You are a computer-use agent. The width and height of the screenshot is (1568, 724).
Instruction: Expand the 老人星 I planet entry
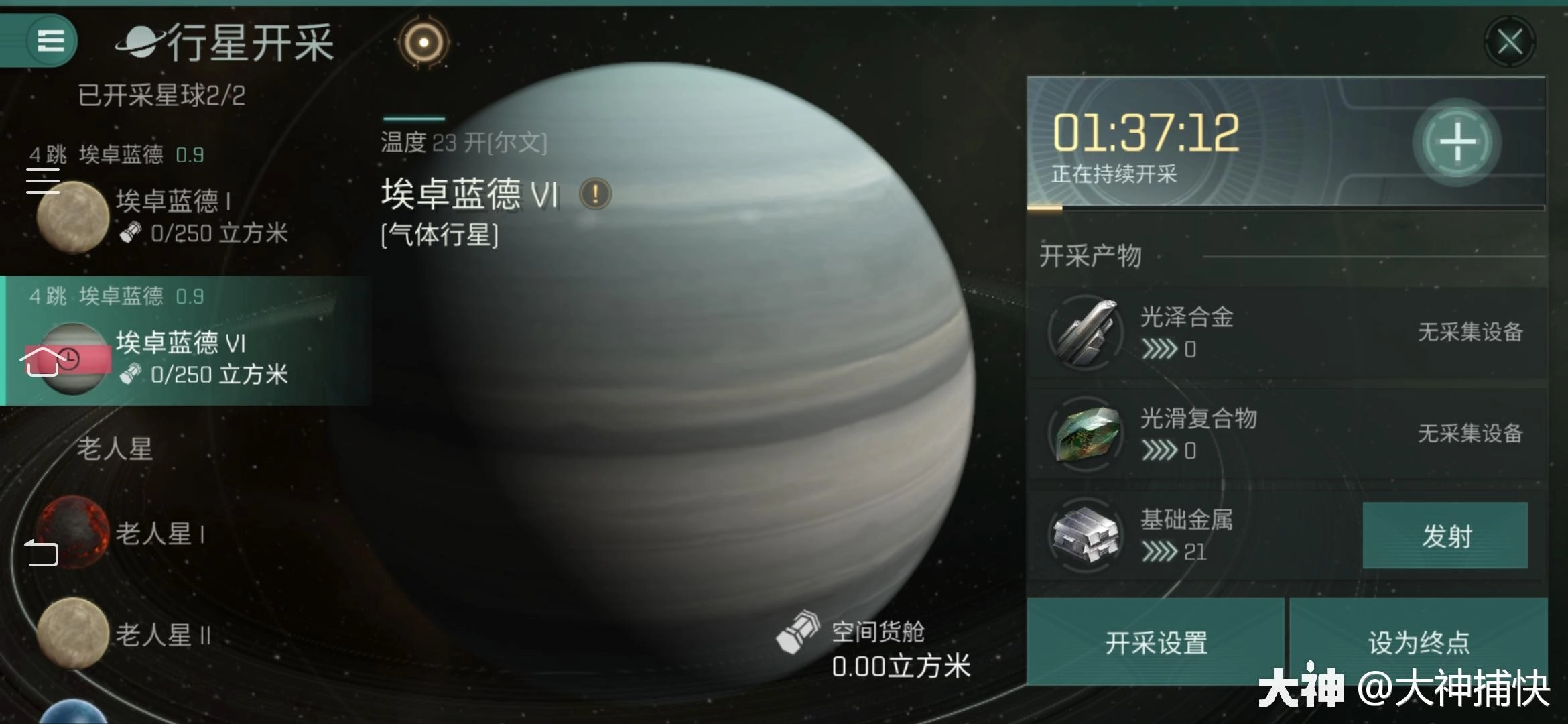click(161, 533)
